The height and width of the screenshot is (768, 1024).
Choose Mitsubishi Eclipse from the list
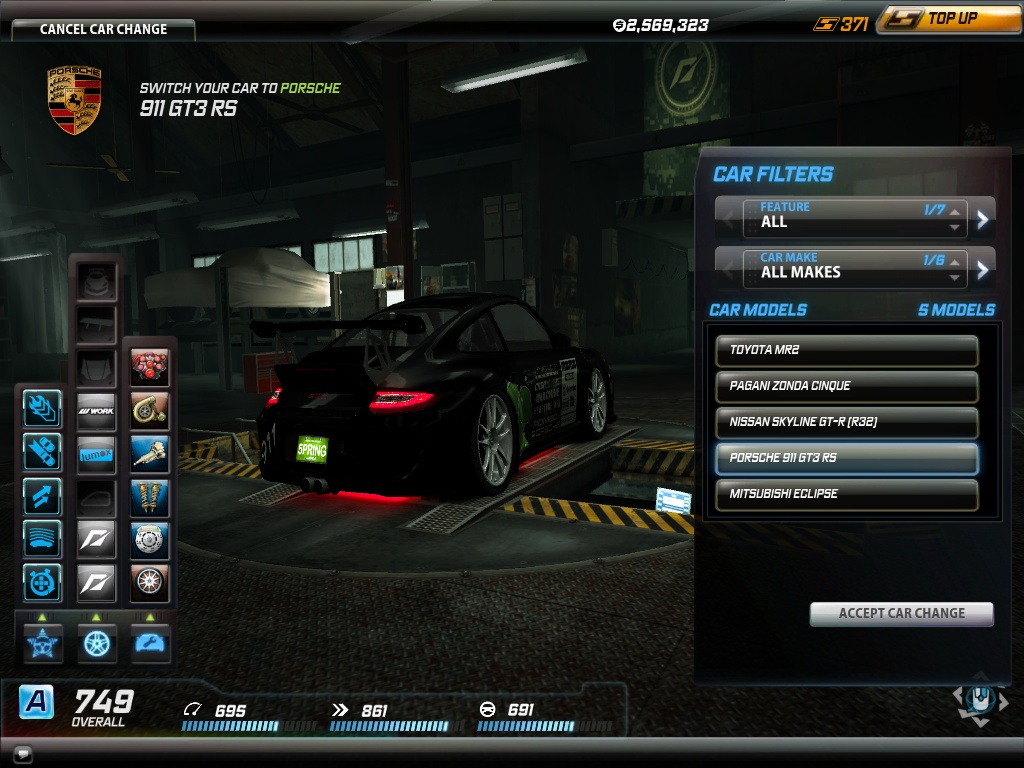click(x=846, y=494)
